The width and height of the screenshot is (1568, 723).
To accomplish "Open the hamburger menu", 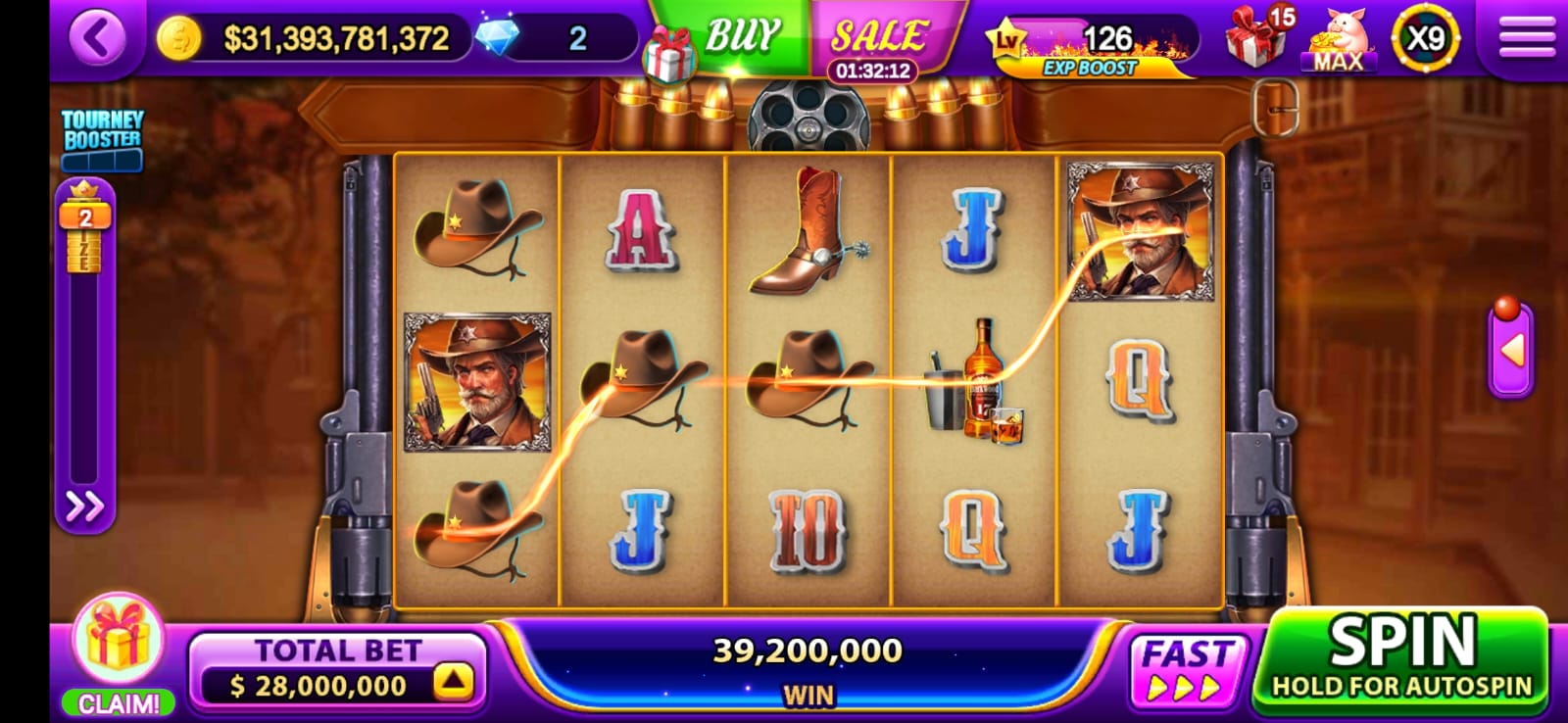I will click(1526, 39).
